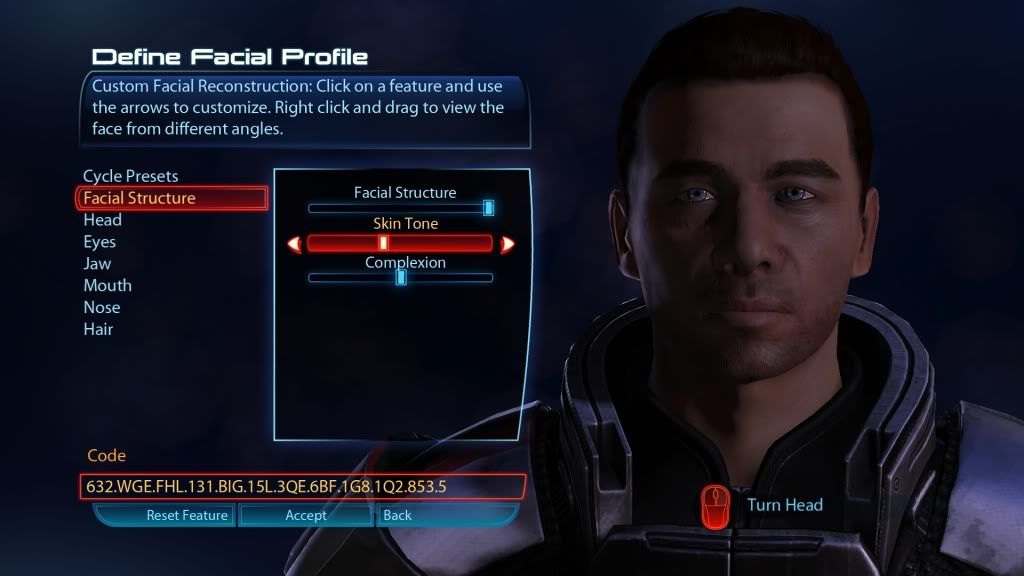
Task: Adjust the Complexion slider
Action: (400, 277)
